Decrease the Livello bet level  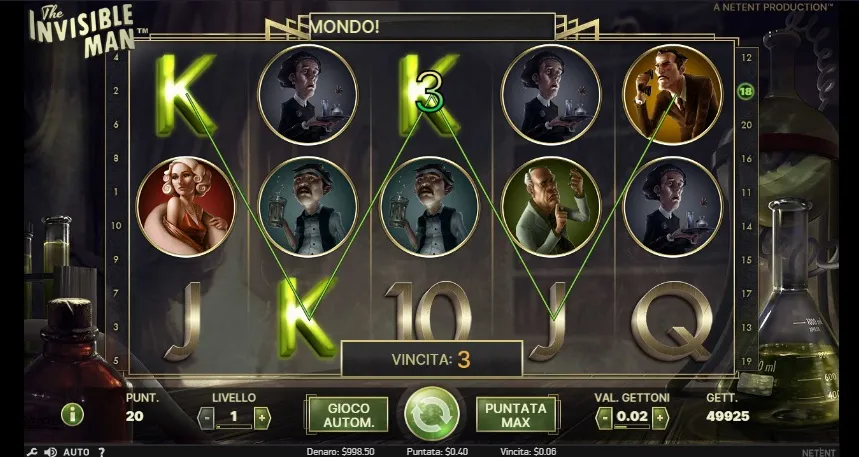206,418
